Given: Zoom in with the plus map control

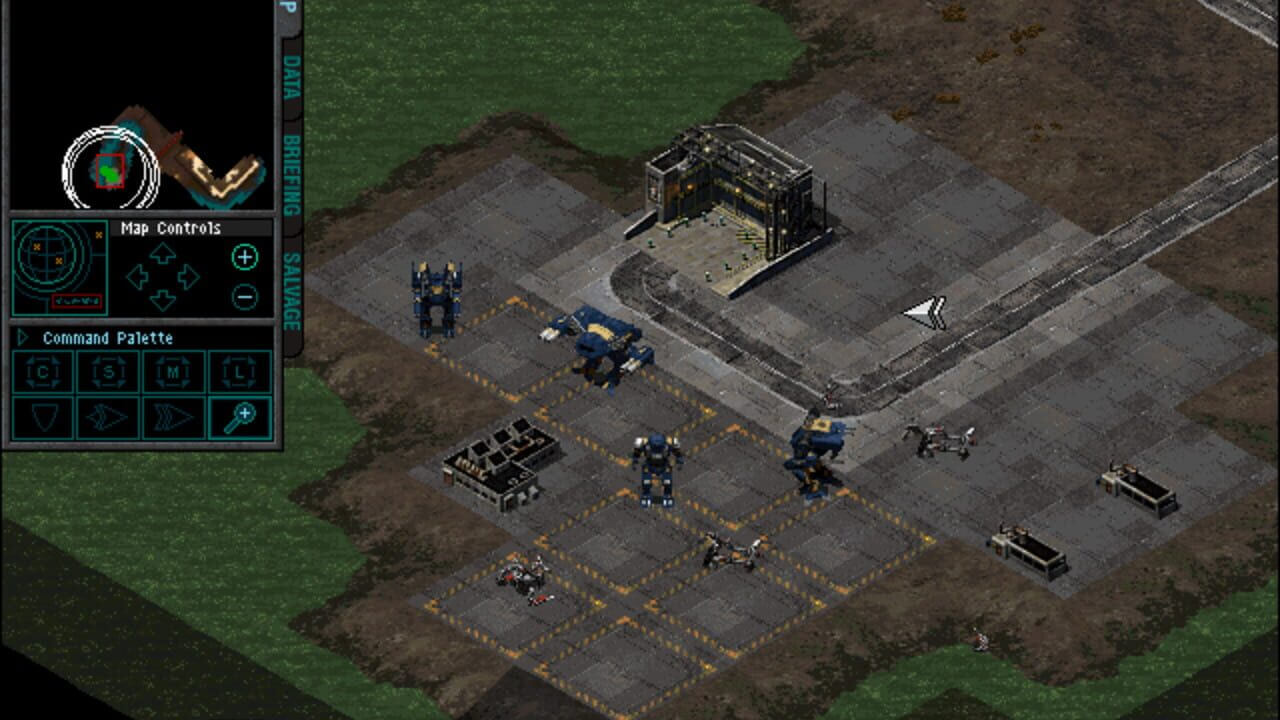Looking at the screenshot, I should pyautogui.click(x=244, y=257).
